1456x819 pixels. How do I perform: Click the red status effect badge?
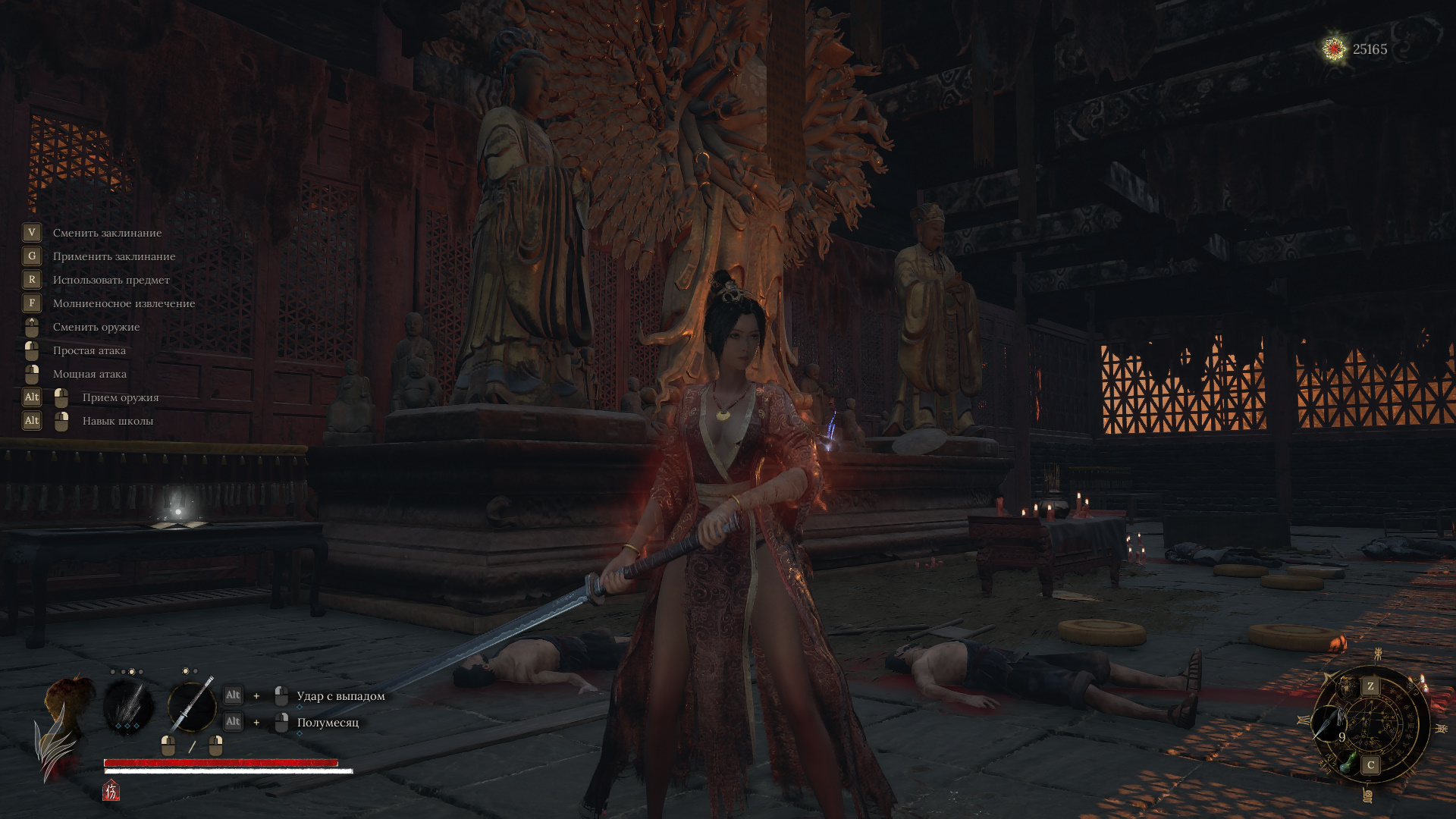tap(111, 791)
